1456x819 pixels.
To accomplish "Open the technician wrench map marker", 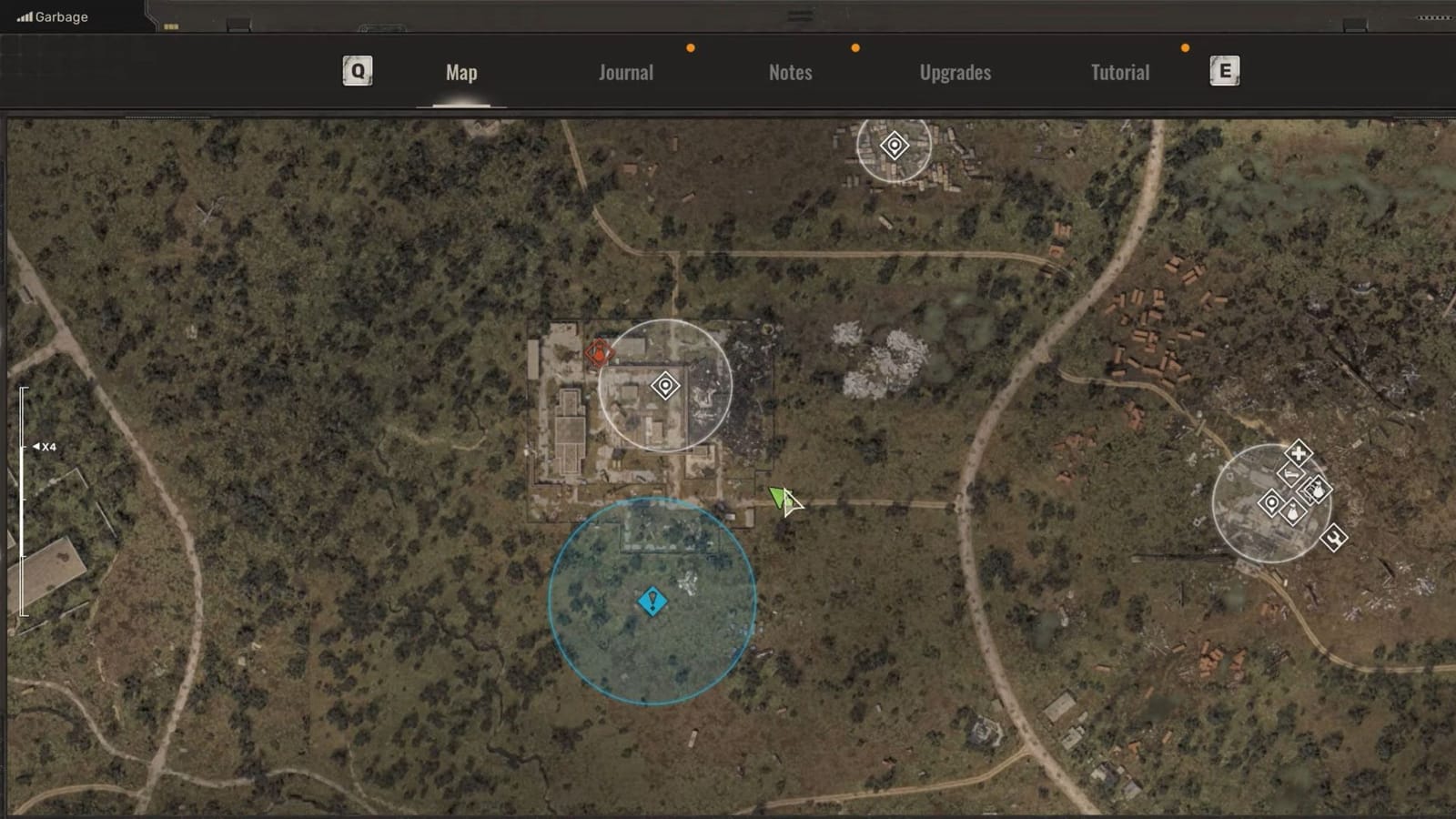I will [x=1334, y=537].
